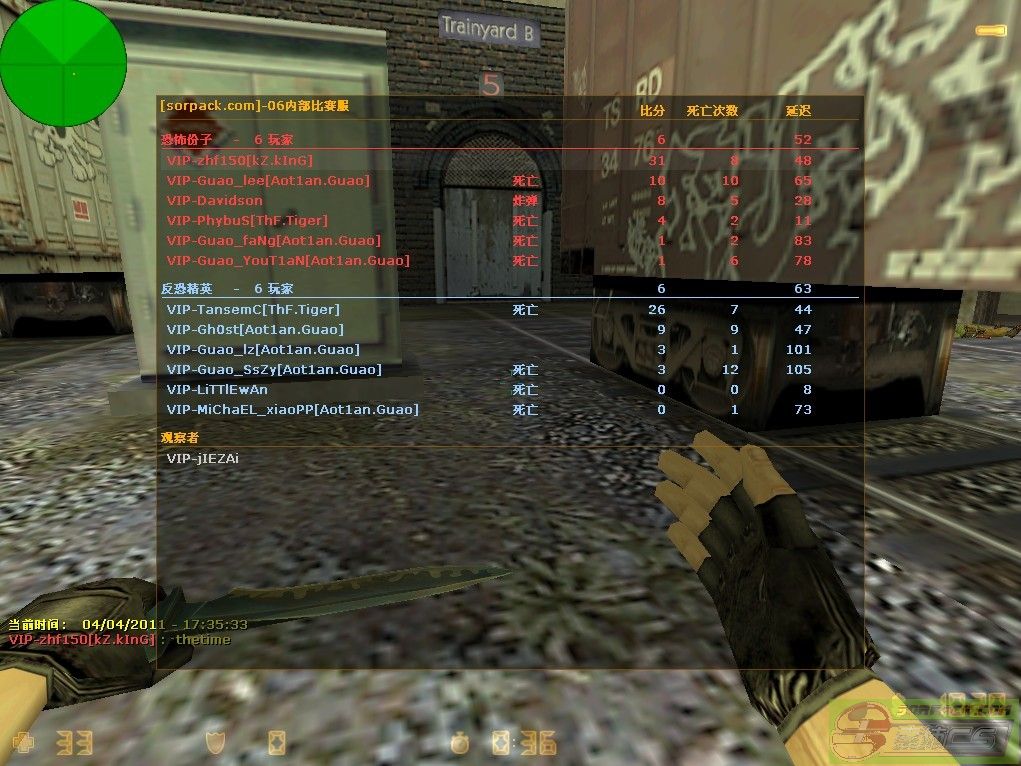Select spectator VIP-jIEZAi
This screenshot has height=766, width=1021.
click(203, 458)
